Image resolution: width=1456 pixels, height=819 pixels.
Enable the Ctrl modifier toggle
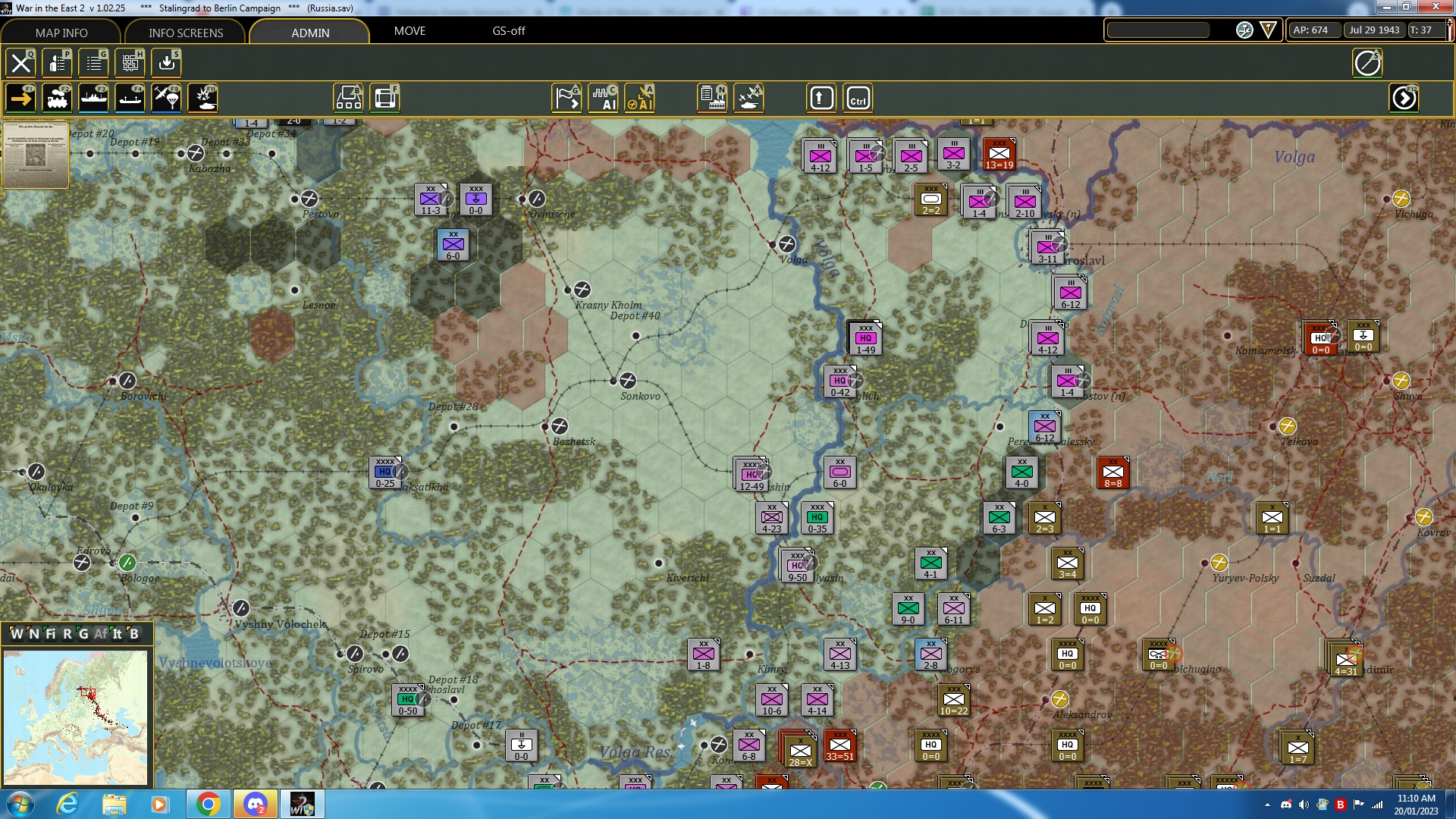pos(858,97)
